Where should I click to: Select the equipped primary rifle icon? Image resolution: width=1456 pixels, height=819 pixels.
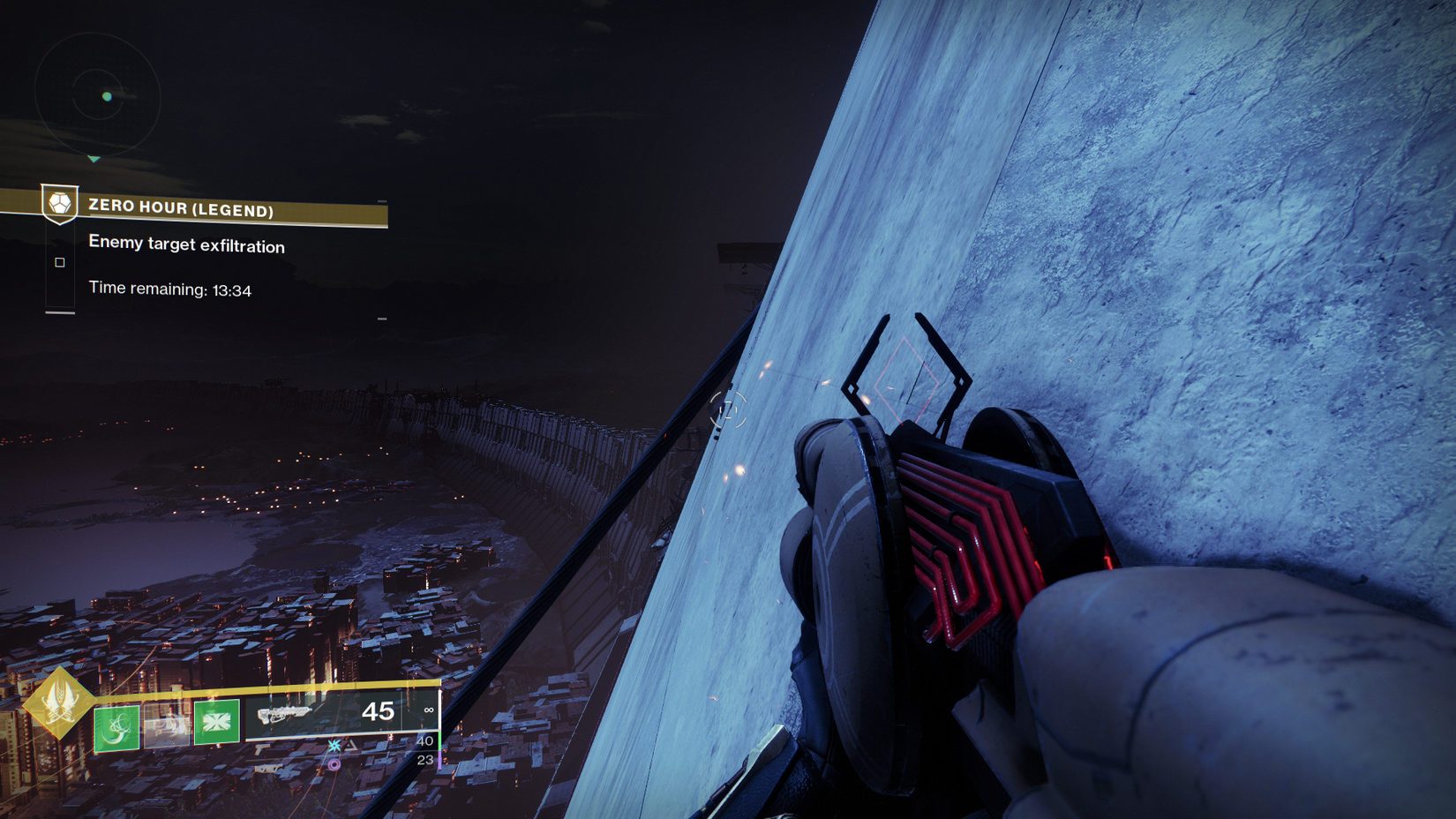tap(284, 713)
